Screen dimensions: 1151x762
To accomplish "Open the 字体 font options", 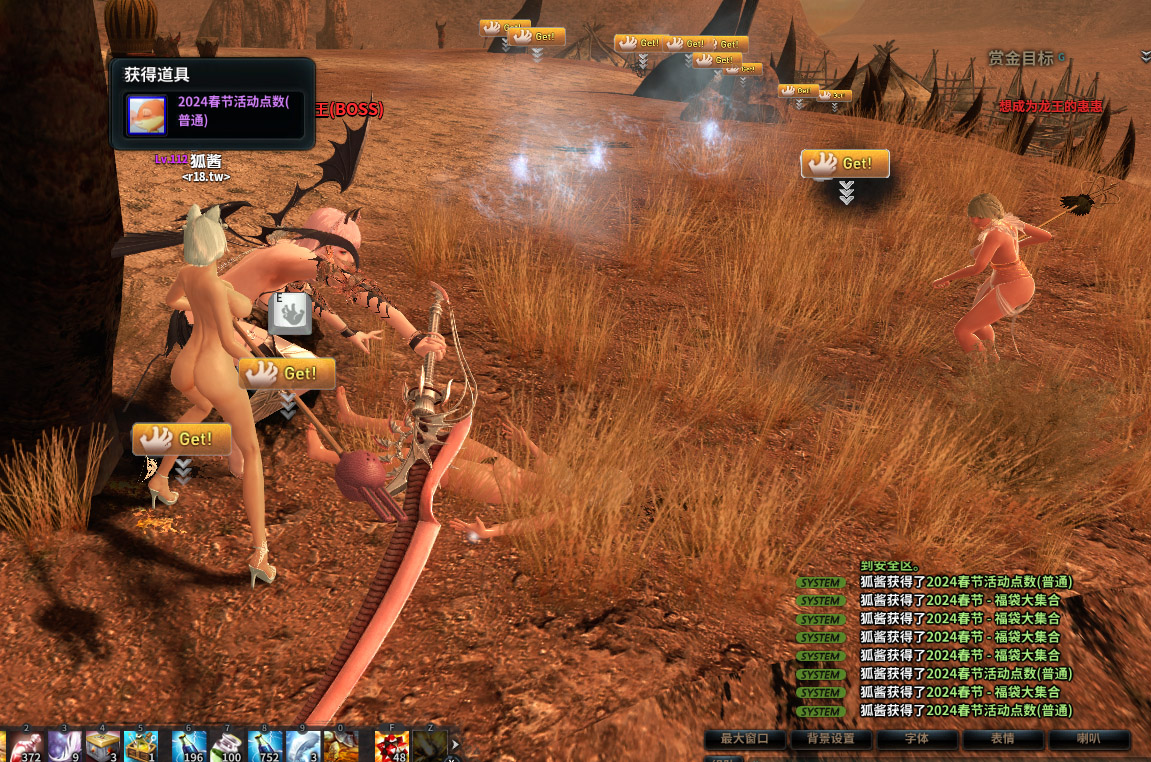I will tap(916, 739).
